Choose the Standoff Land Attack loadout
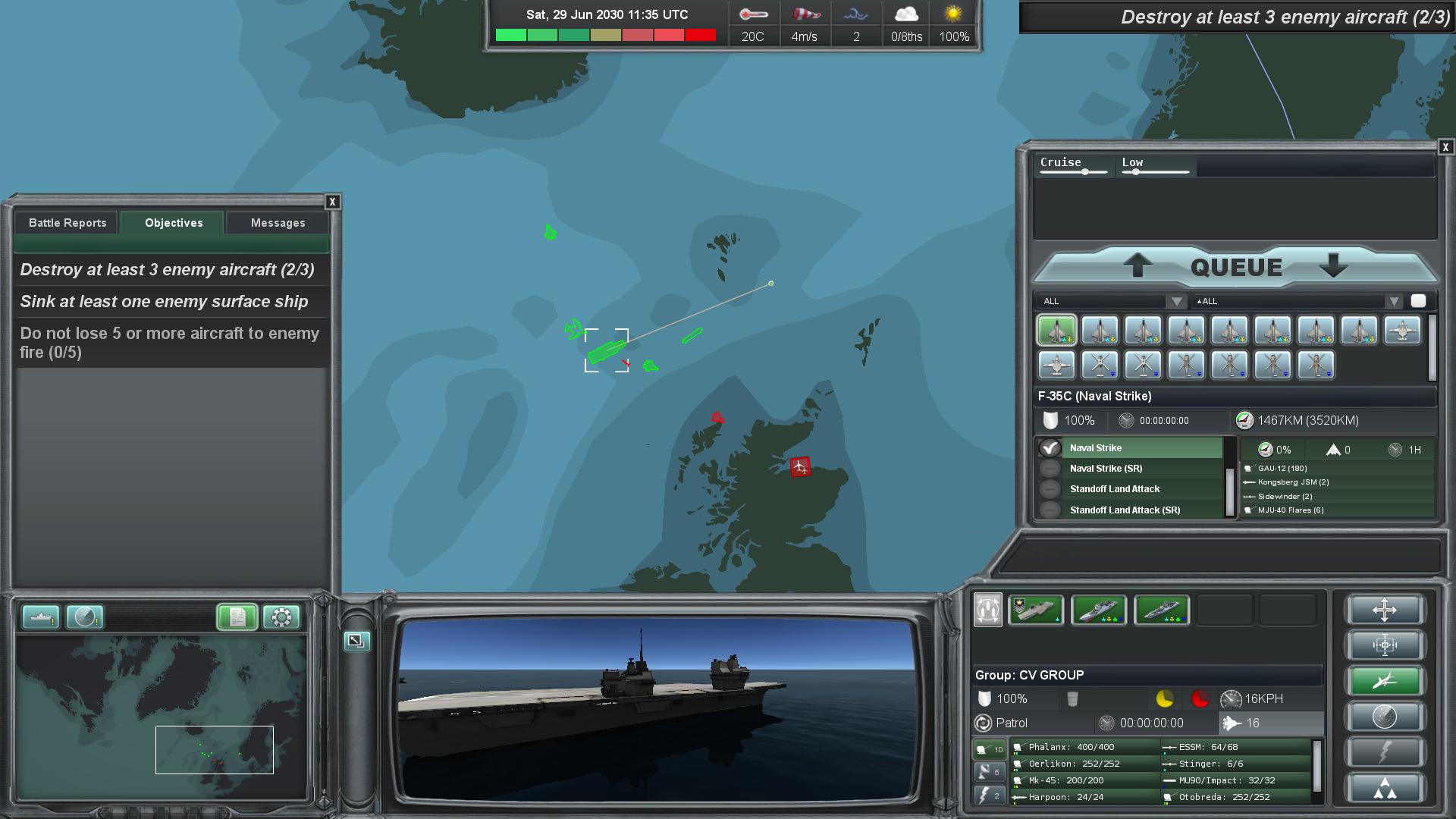This screenshot has height=819, width=1456. click(1115, 489)
